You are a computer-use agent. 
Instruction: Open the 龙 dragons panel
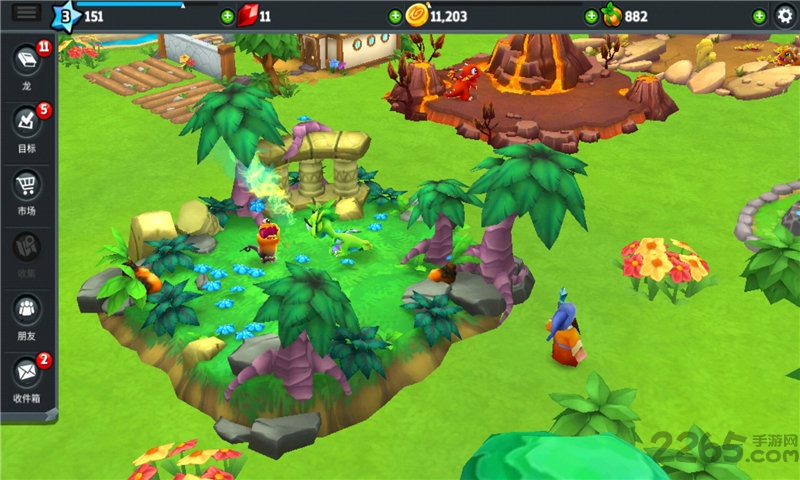[x=27, y=60]
